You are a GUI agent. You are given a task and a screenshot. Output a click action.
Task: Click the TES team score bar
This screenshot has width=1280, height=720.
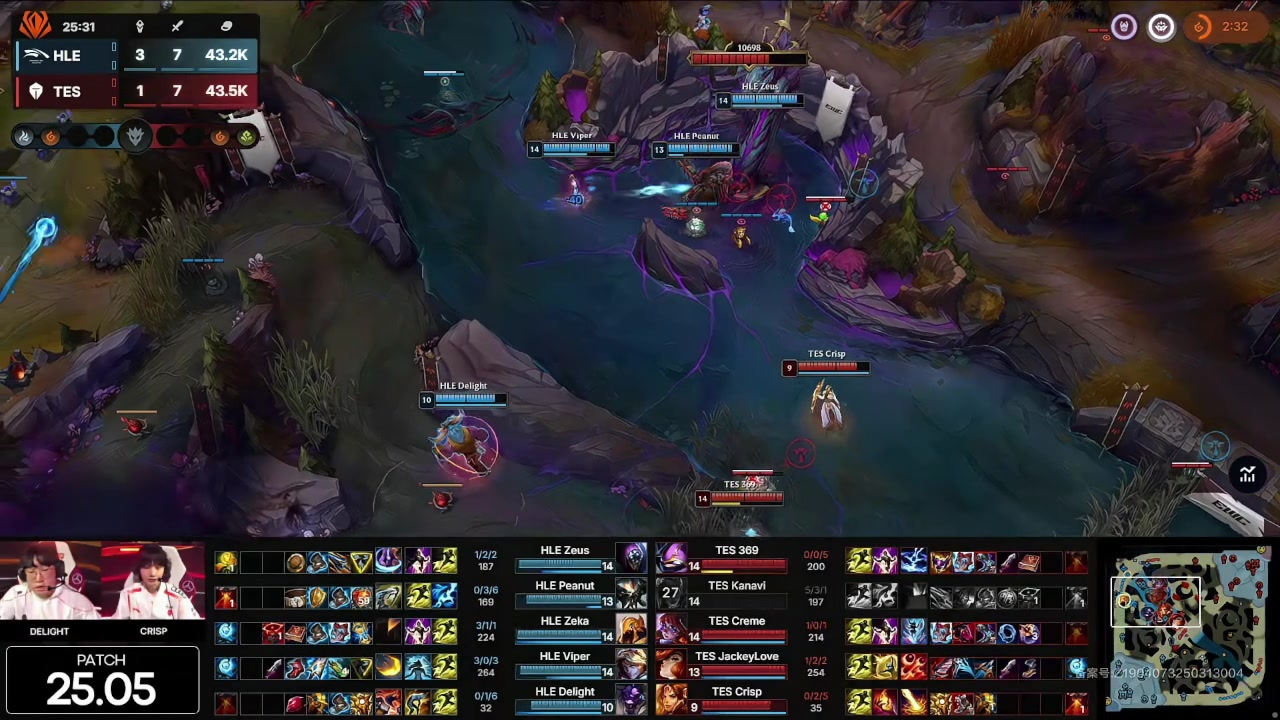(x=136, y=91)
